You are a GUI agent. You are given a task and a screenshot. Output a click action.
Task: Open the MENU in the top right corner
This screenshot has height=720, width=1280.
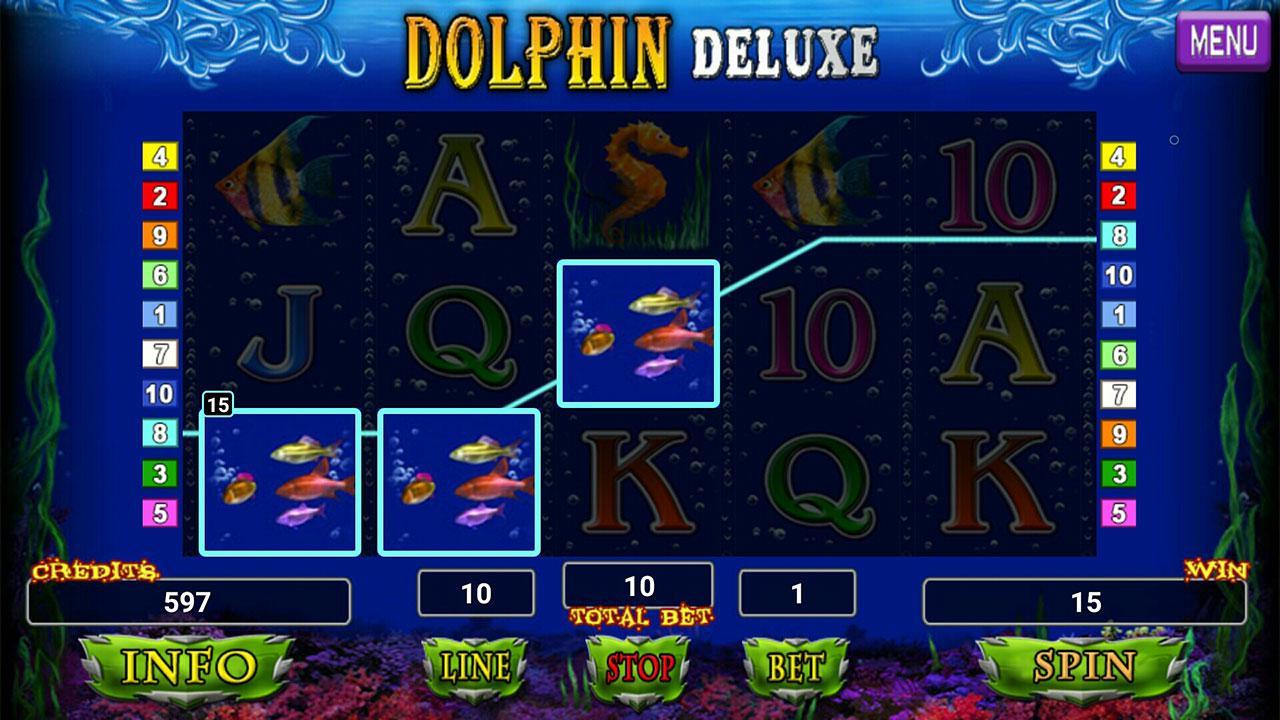click(1222, 42)
